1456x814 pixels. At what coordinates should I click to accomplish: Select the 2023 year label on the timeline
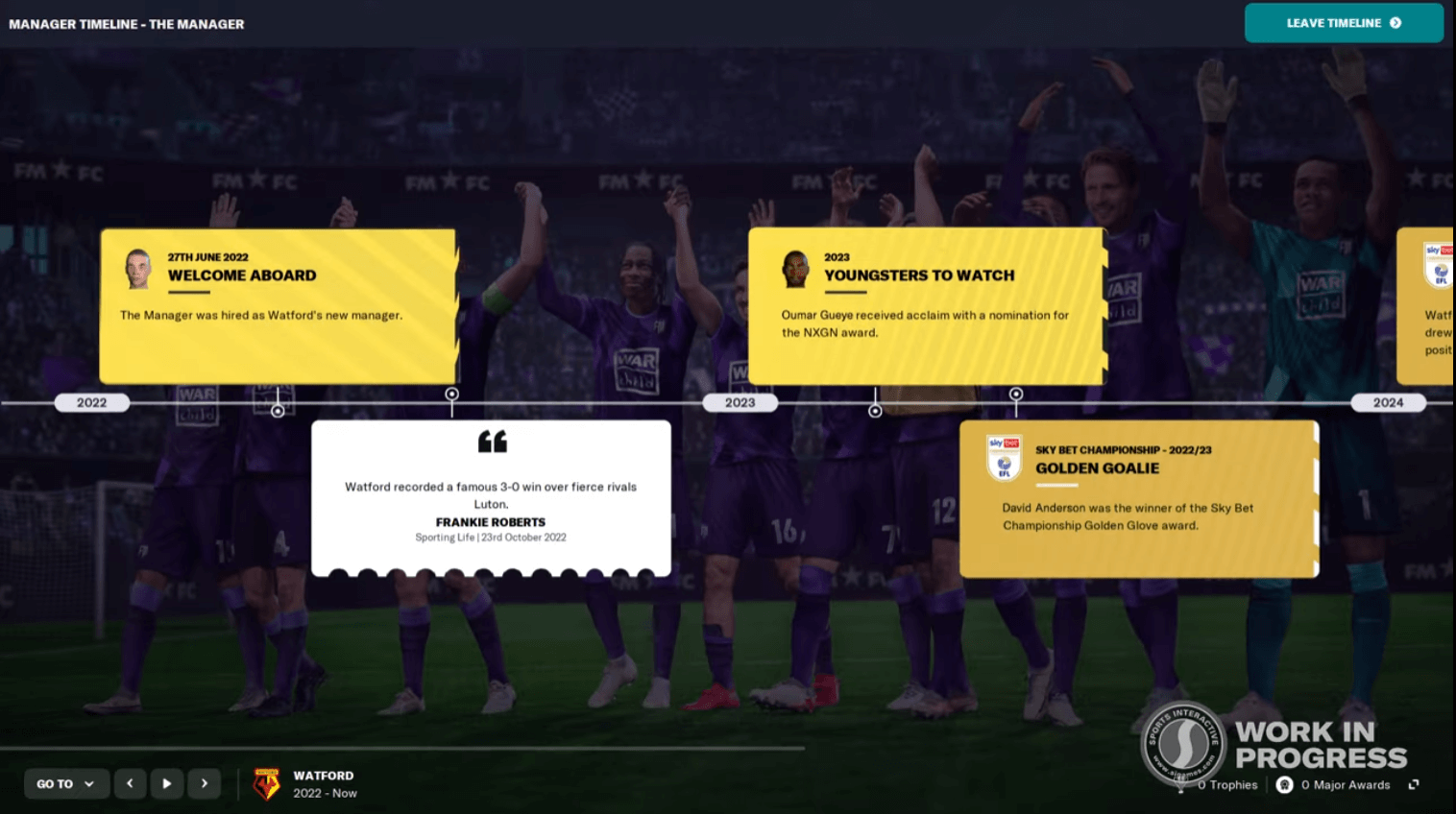coord(740,402)
